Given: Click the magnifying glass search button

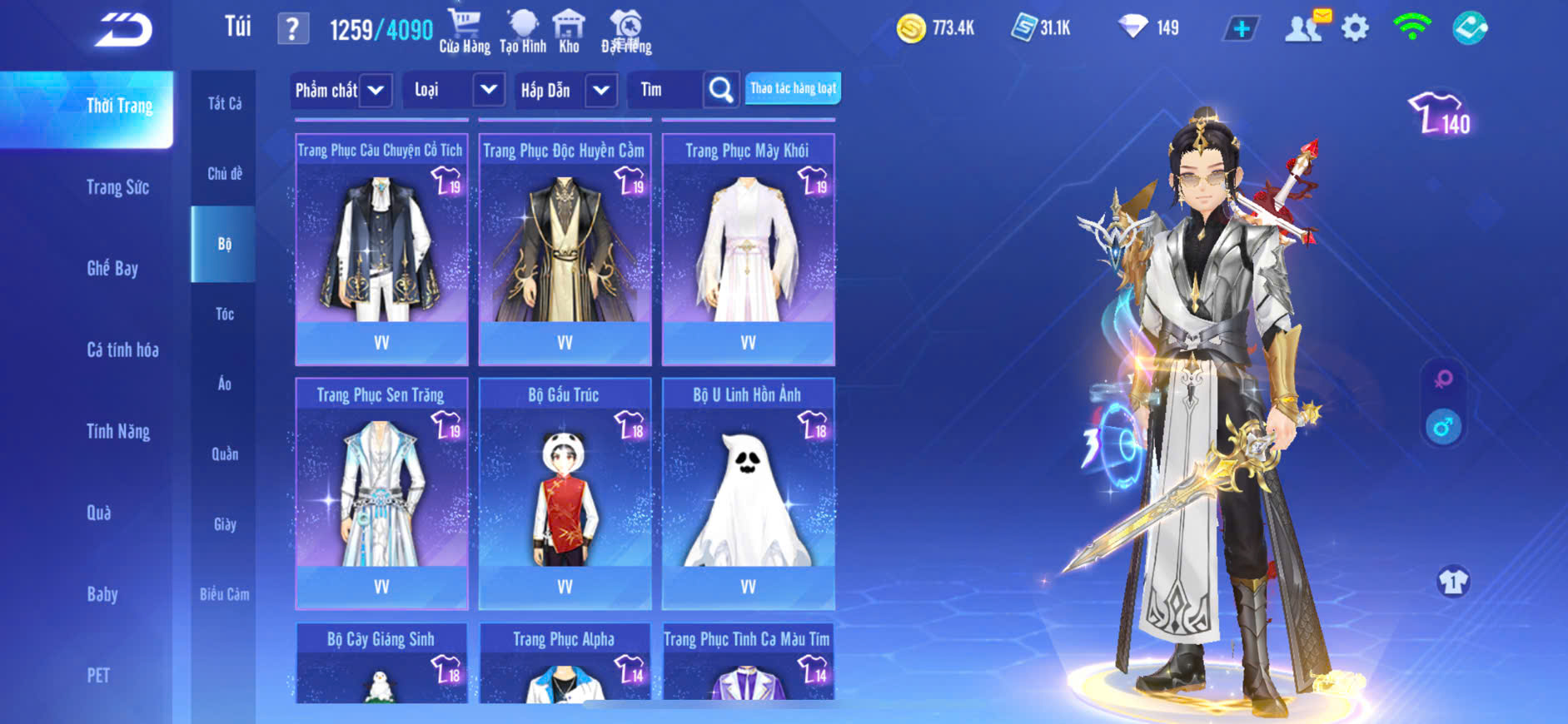Looking at the screenshot, I should tap(721, 90).
